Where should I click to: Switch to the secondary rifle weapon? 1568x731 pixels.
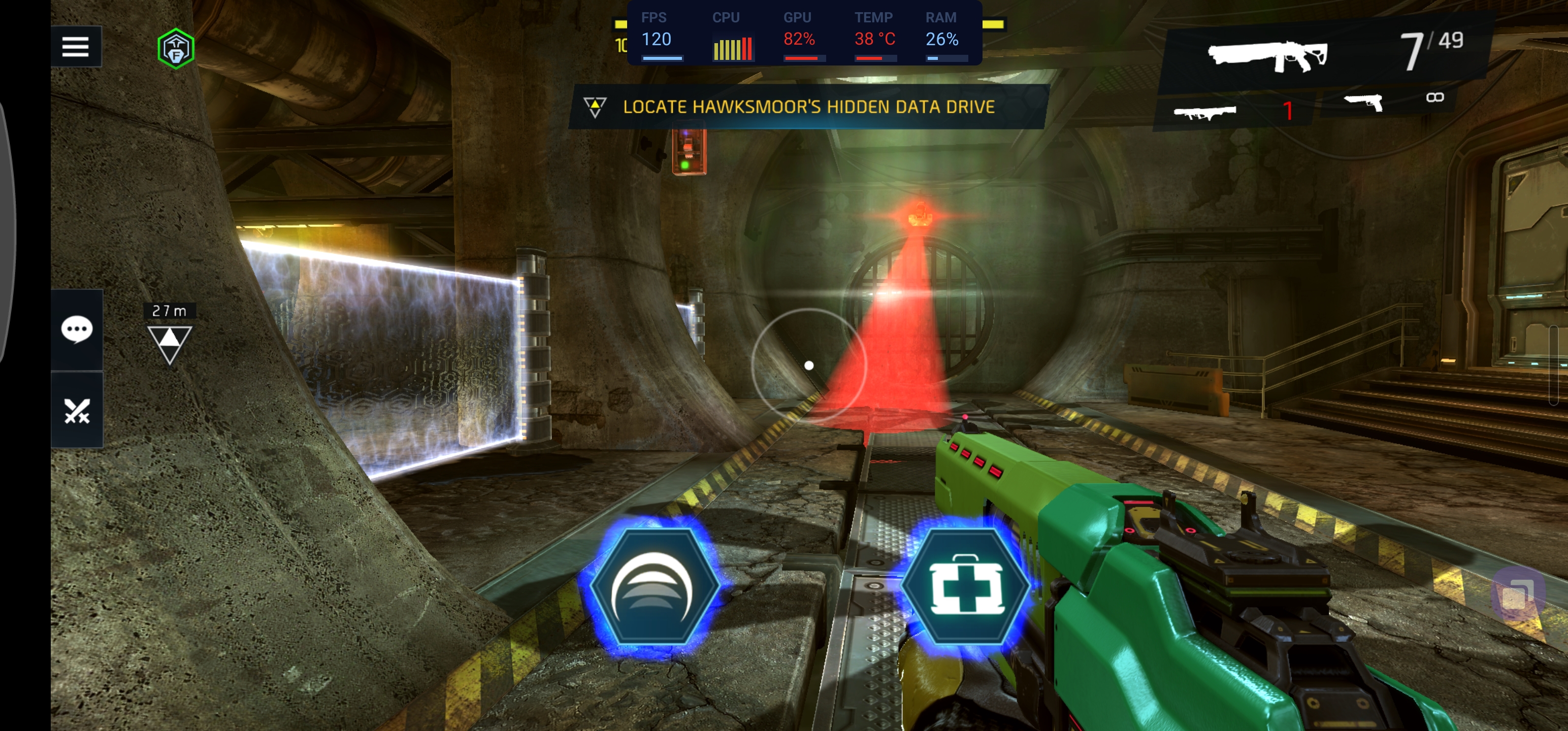point(1205,113)
